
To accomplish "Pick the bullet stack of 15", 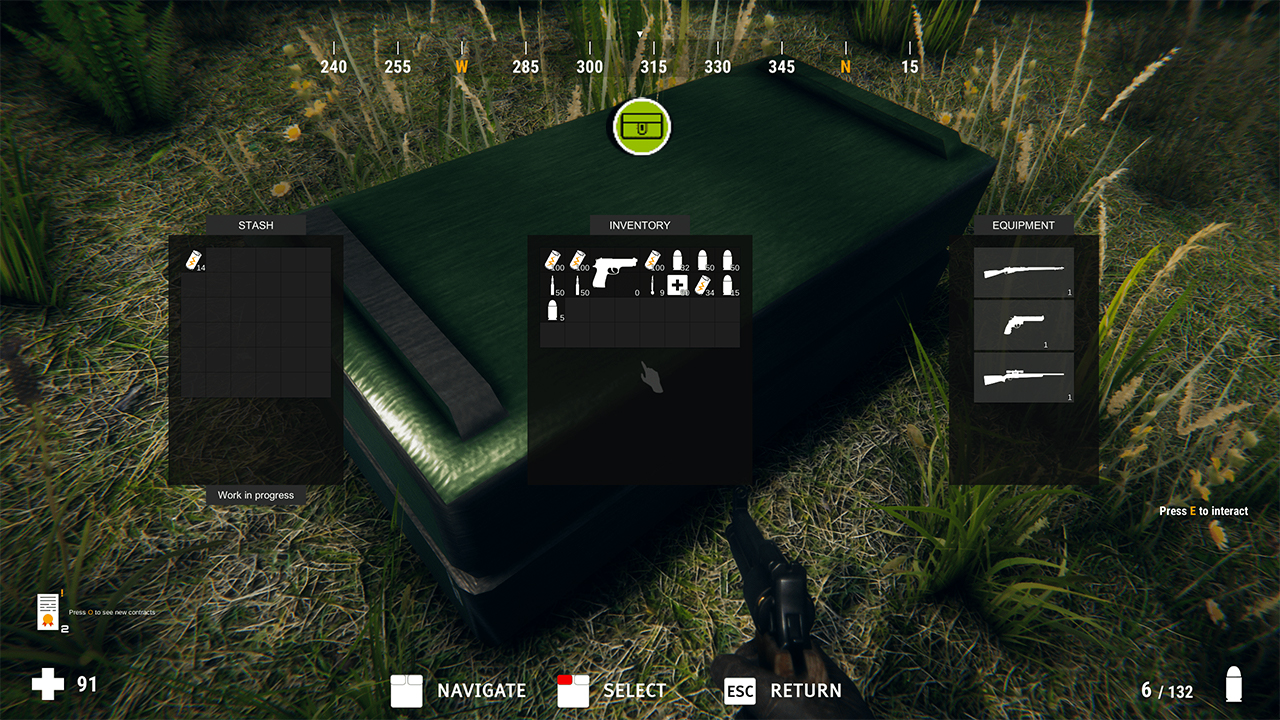I will tap(728, 286).
